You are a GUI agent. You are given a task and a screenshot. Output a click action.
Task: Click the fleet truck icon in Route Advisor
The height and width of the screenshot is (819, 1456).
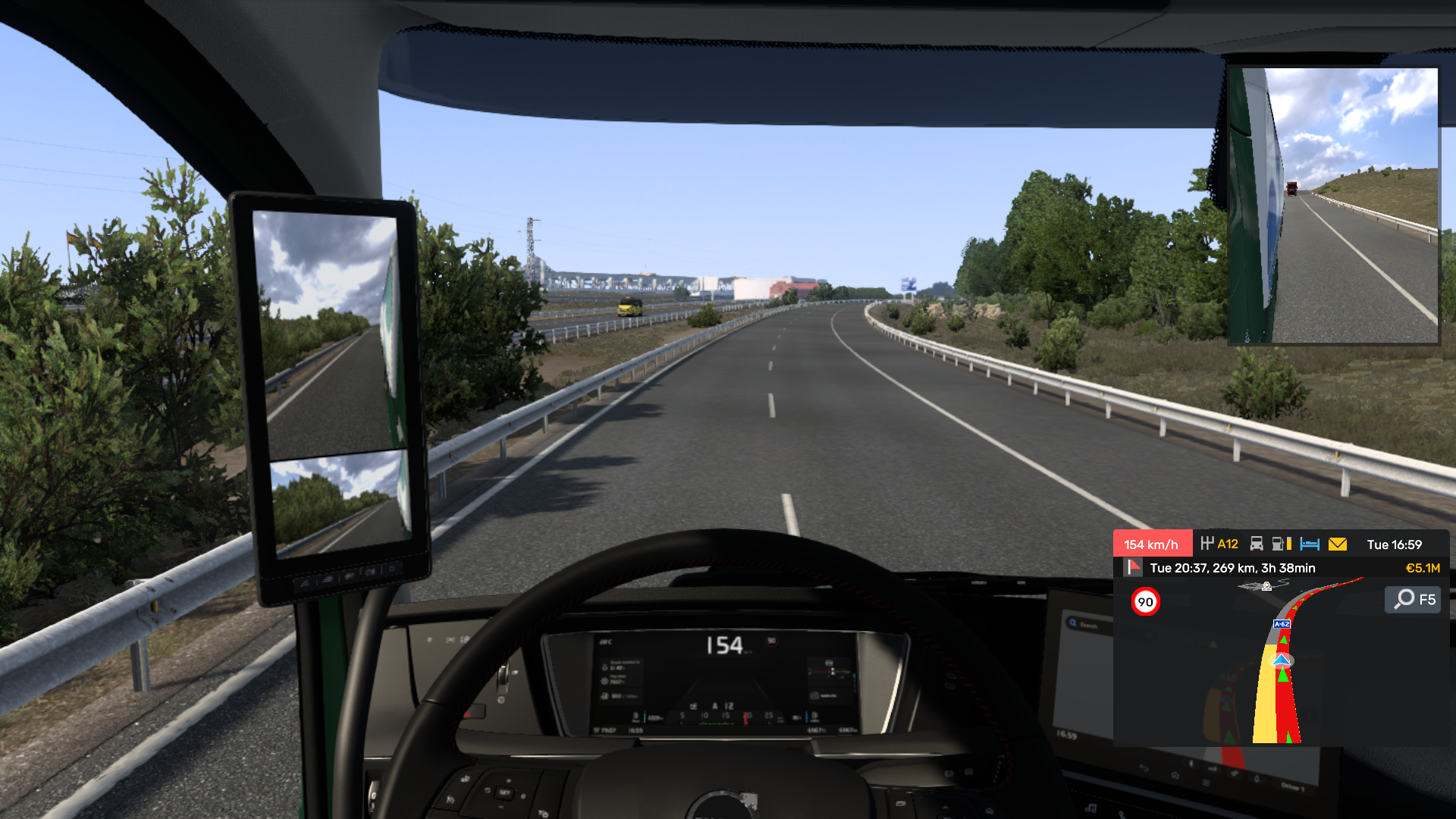1257,544
